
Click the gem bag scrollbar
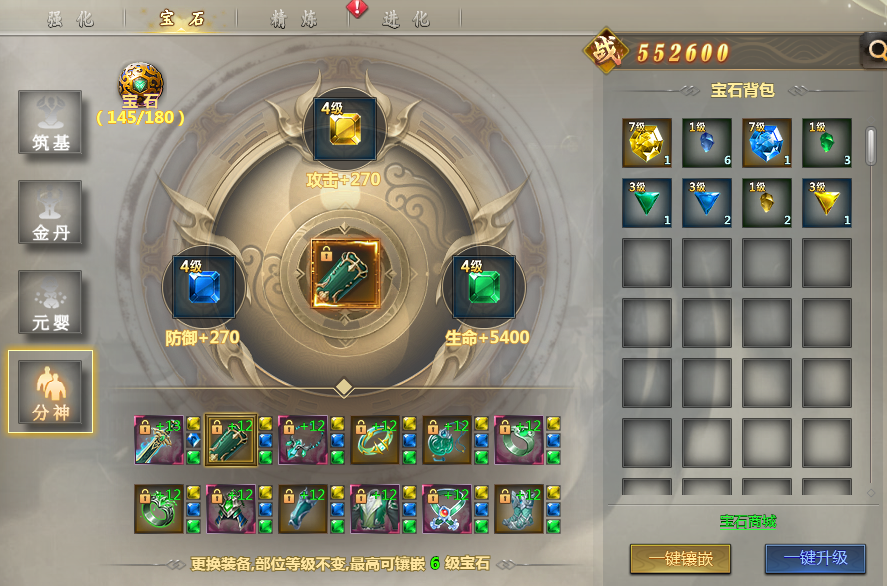[x=870, y=145]
